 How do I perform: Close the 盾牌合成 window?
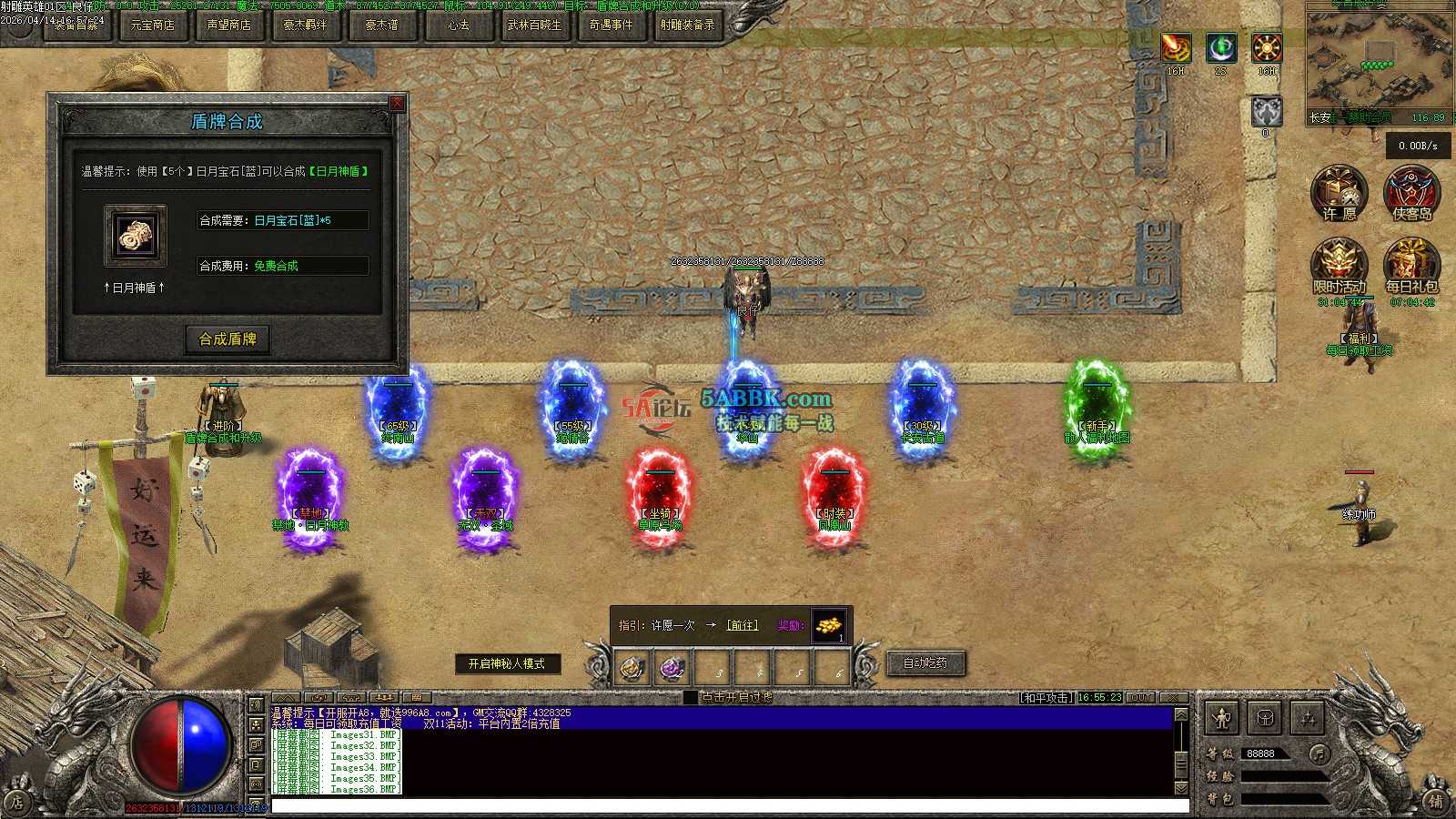point(397,104)
